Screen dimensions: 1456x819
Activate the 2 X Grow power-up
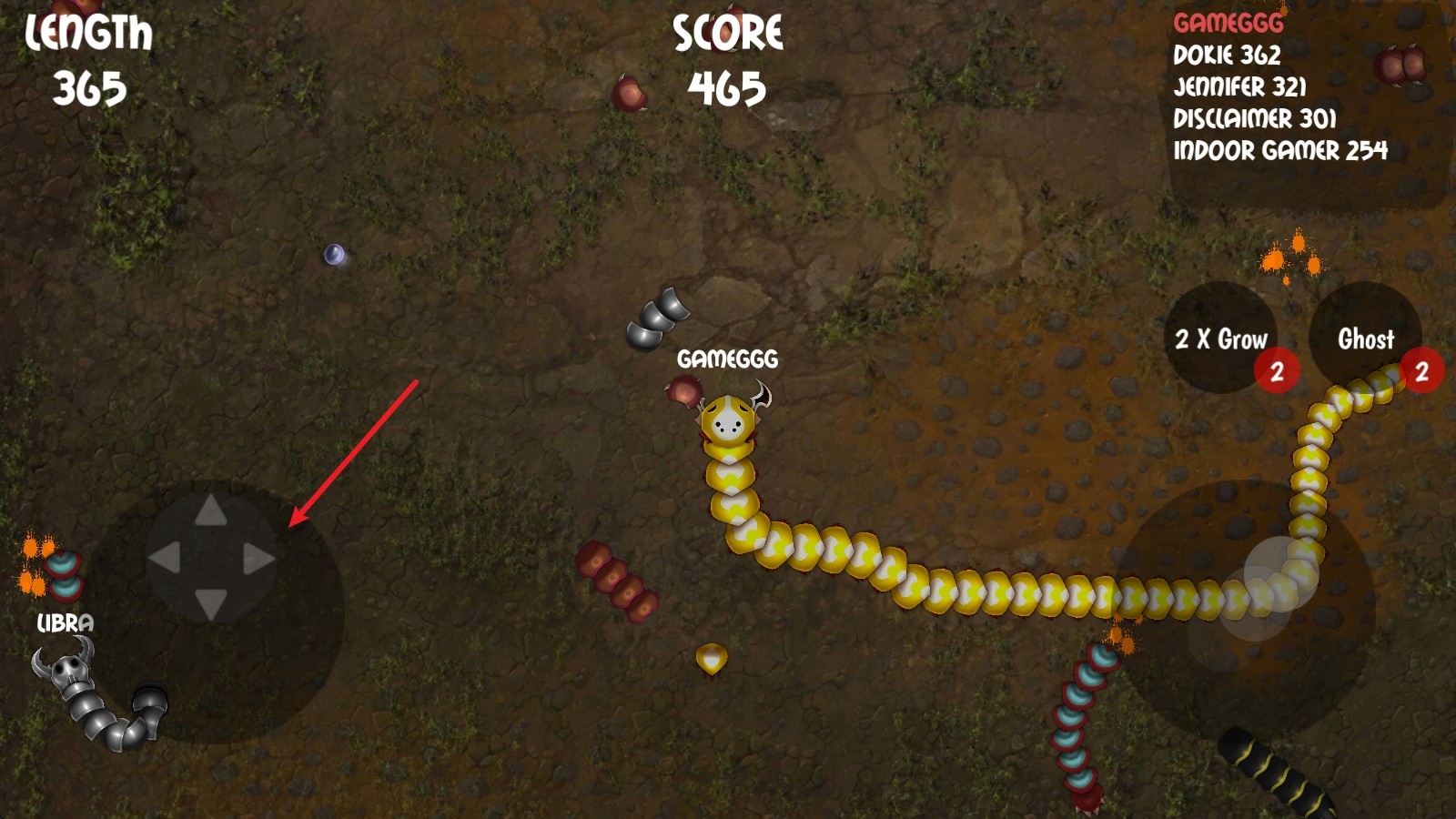[1221, 339]
